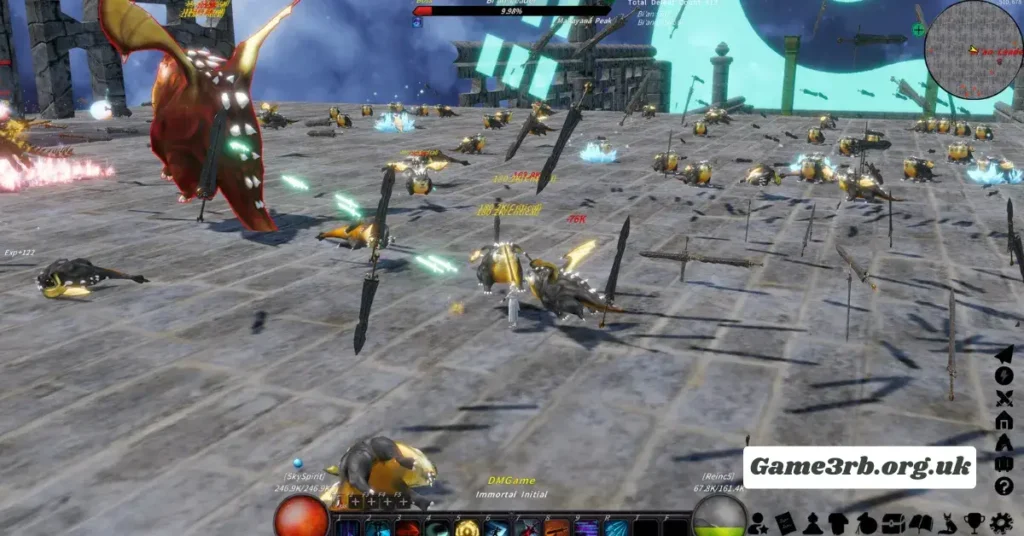Use the purple striped skill in hotbar

(586, 527)
